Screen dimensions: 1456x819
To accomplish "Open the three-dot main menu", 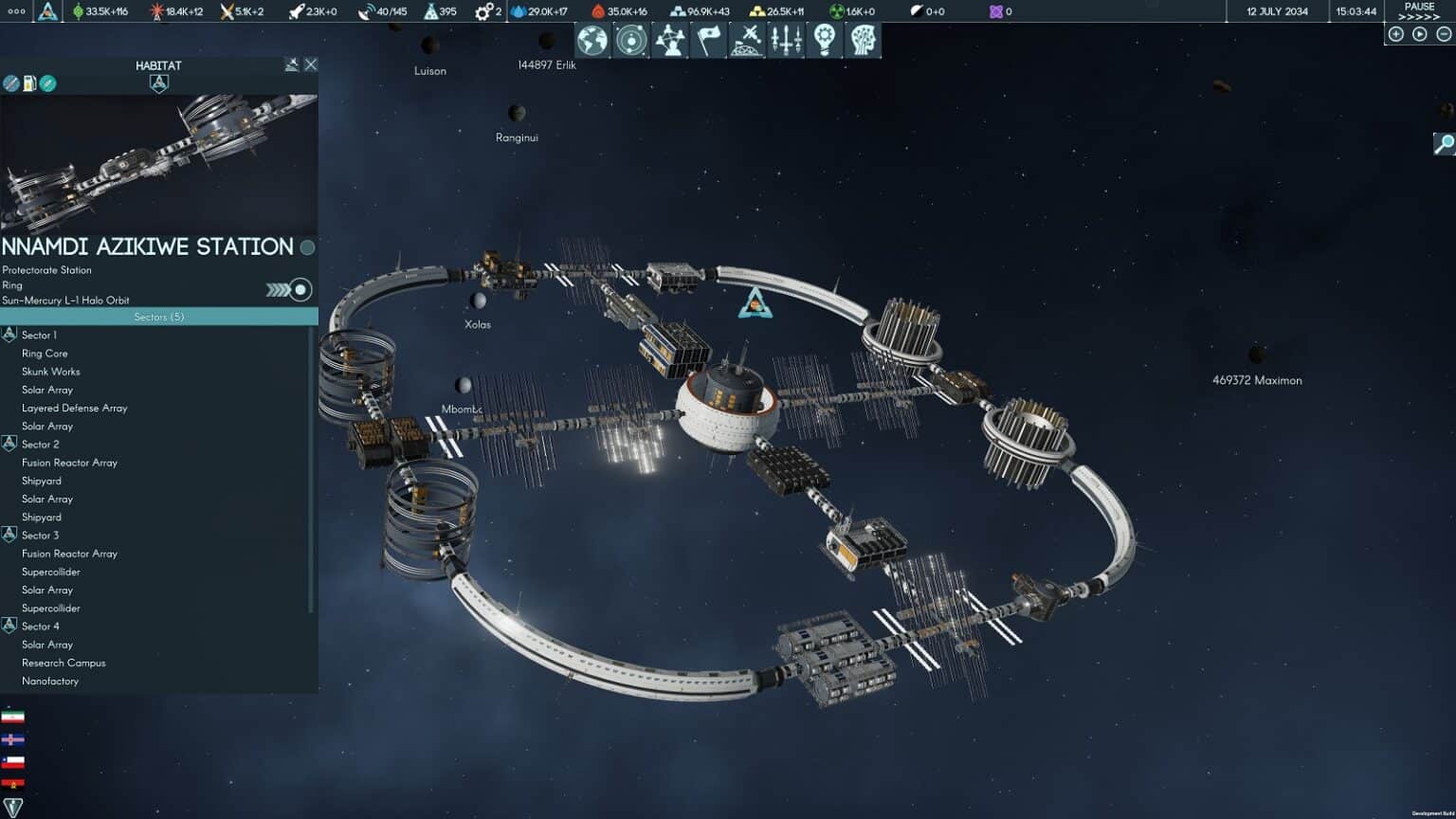I will pyautogui.click(x=16, y=11).
